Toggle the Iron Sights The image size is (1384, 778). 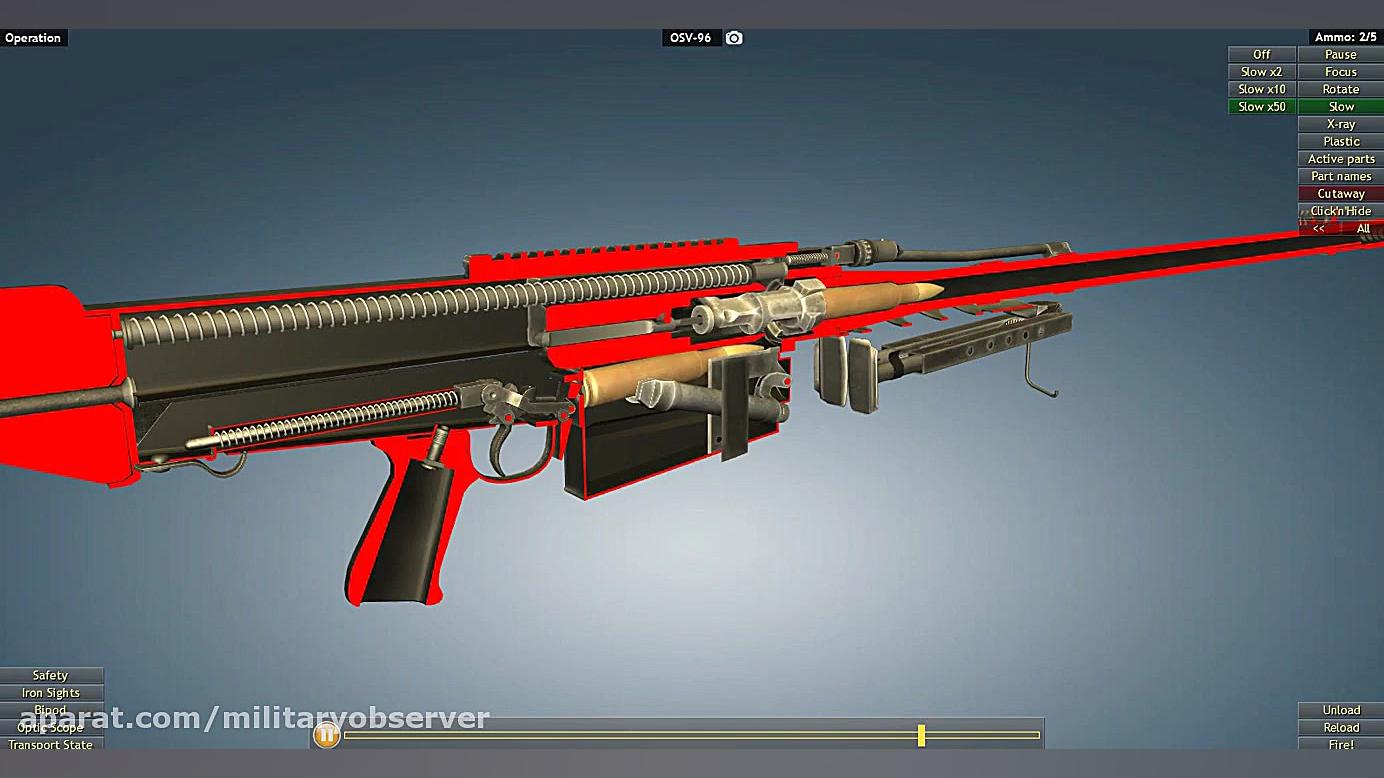50,693
